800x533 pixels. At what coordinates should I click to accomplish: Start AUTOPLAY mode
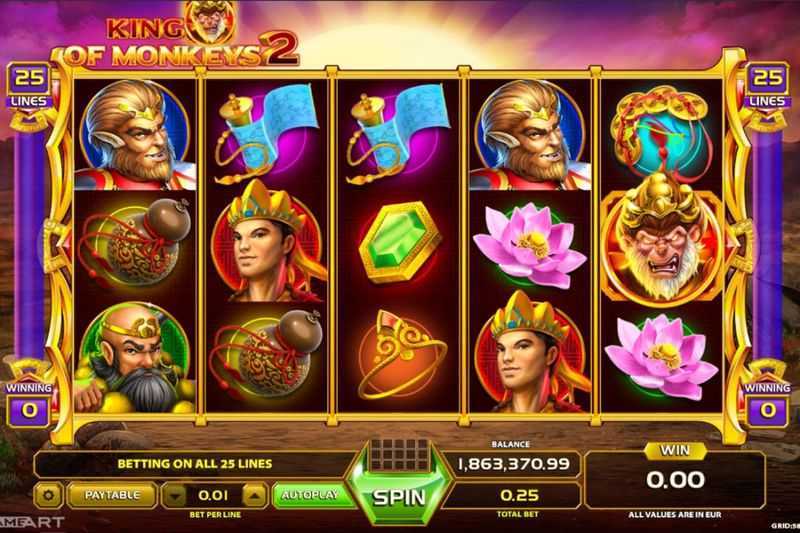pyautogui.click(x=310, y=494)
